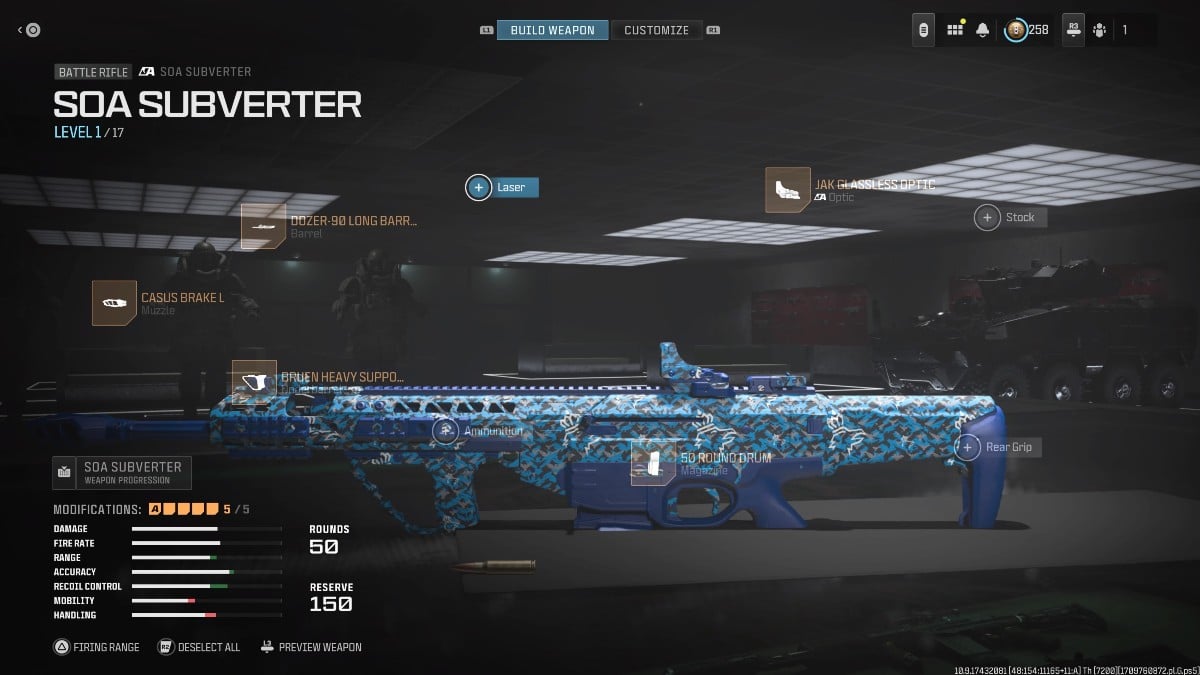This screenshot has width=1200, height=675.
Task: Open the notifications bell
Action: (984, 30)
